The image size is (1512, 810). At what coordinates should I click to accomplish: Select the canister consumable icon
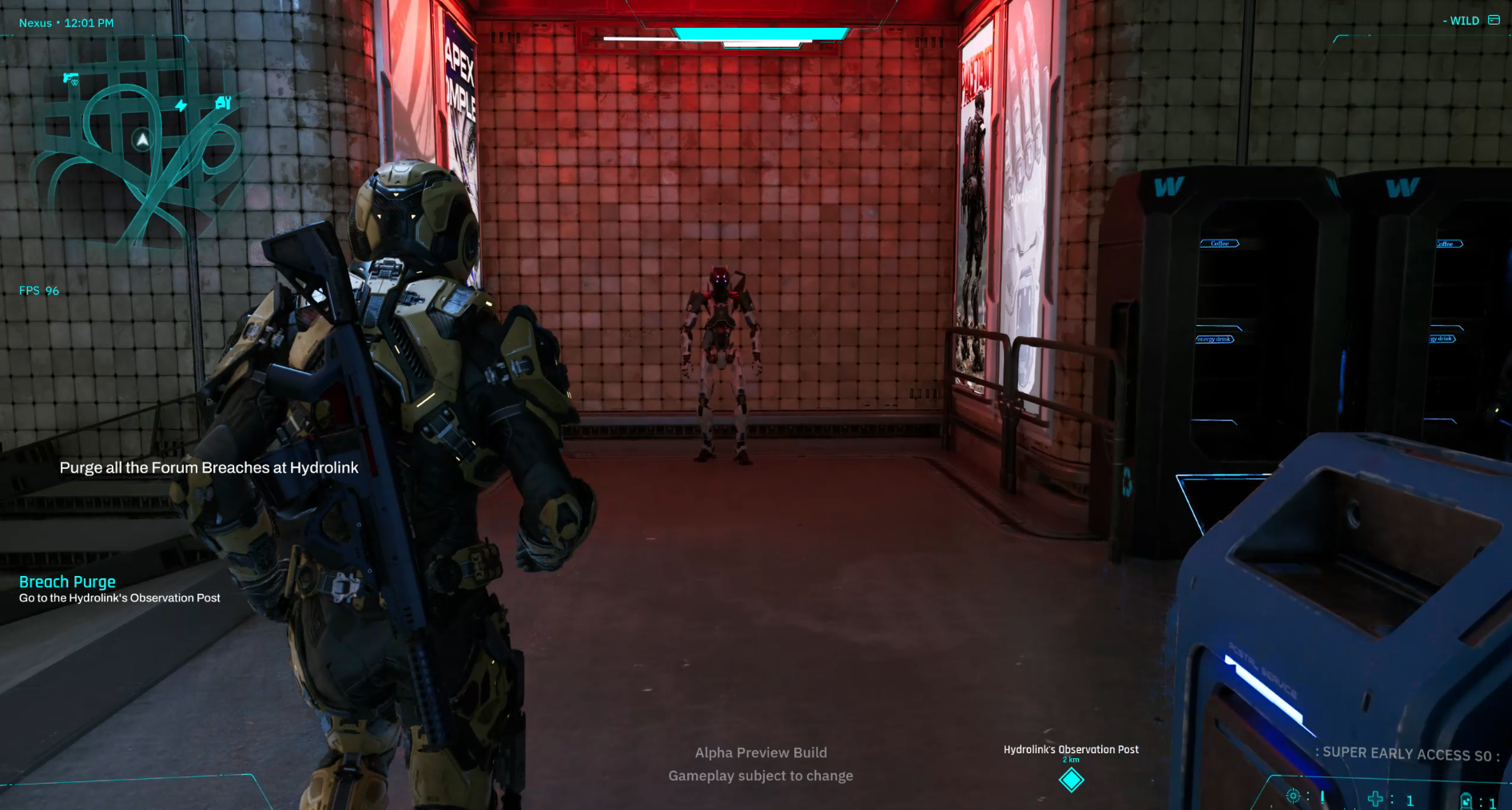point(1466,800)
